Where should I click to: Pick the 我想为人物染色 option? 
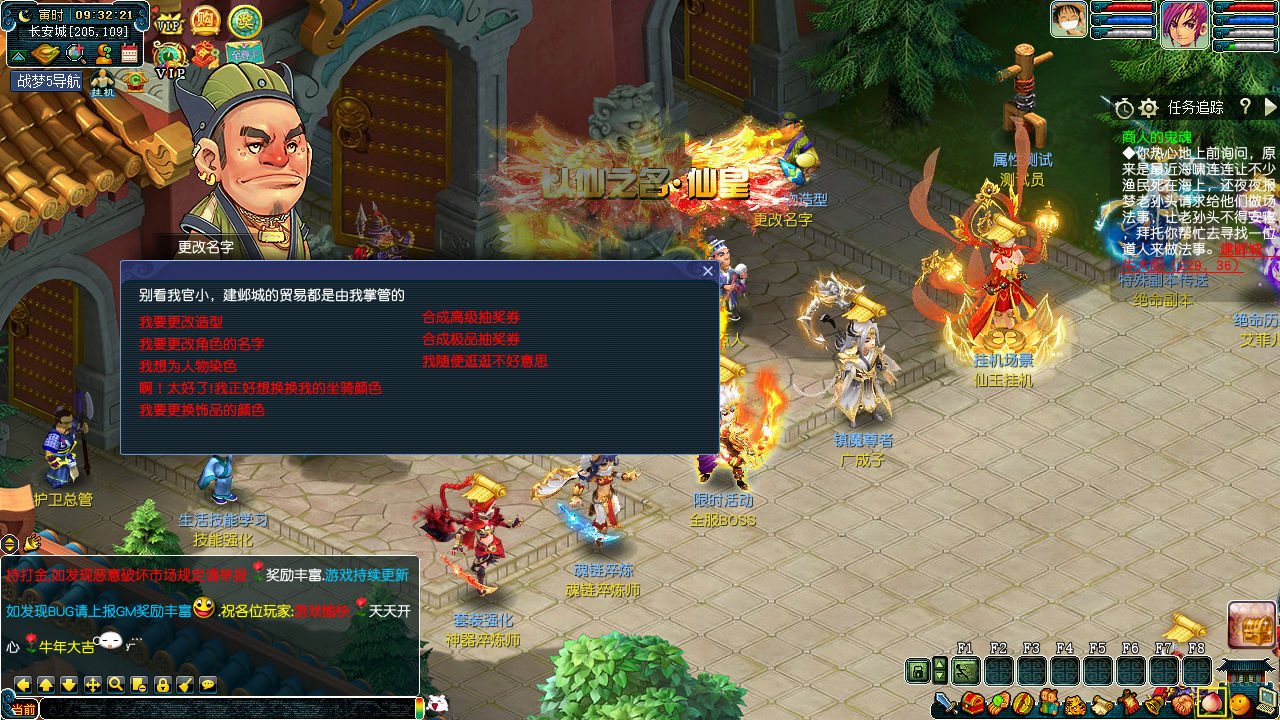tap(188, 366)
